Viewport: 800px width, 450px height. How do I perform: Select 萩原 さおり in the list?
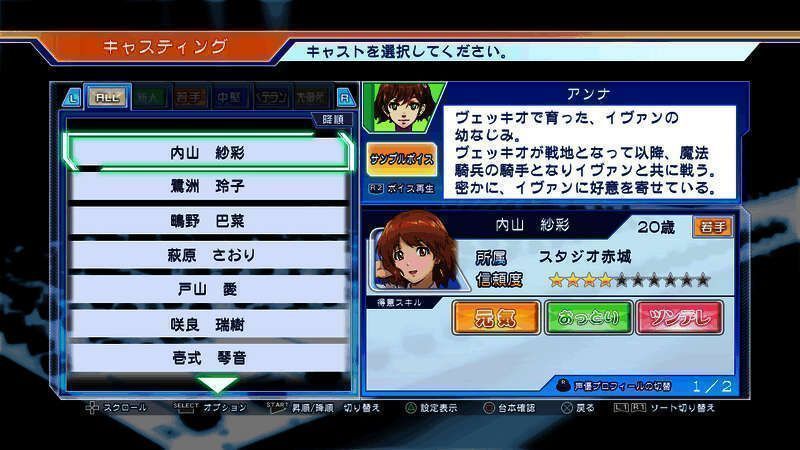208,255
